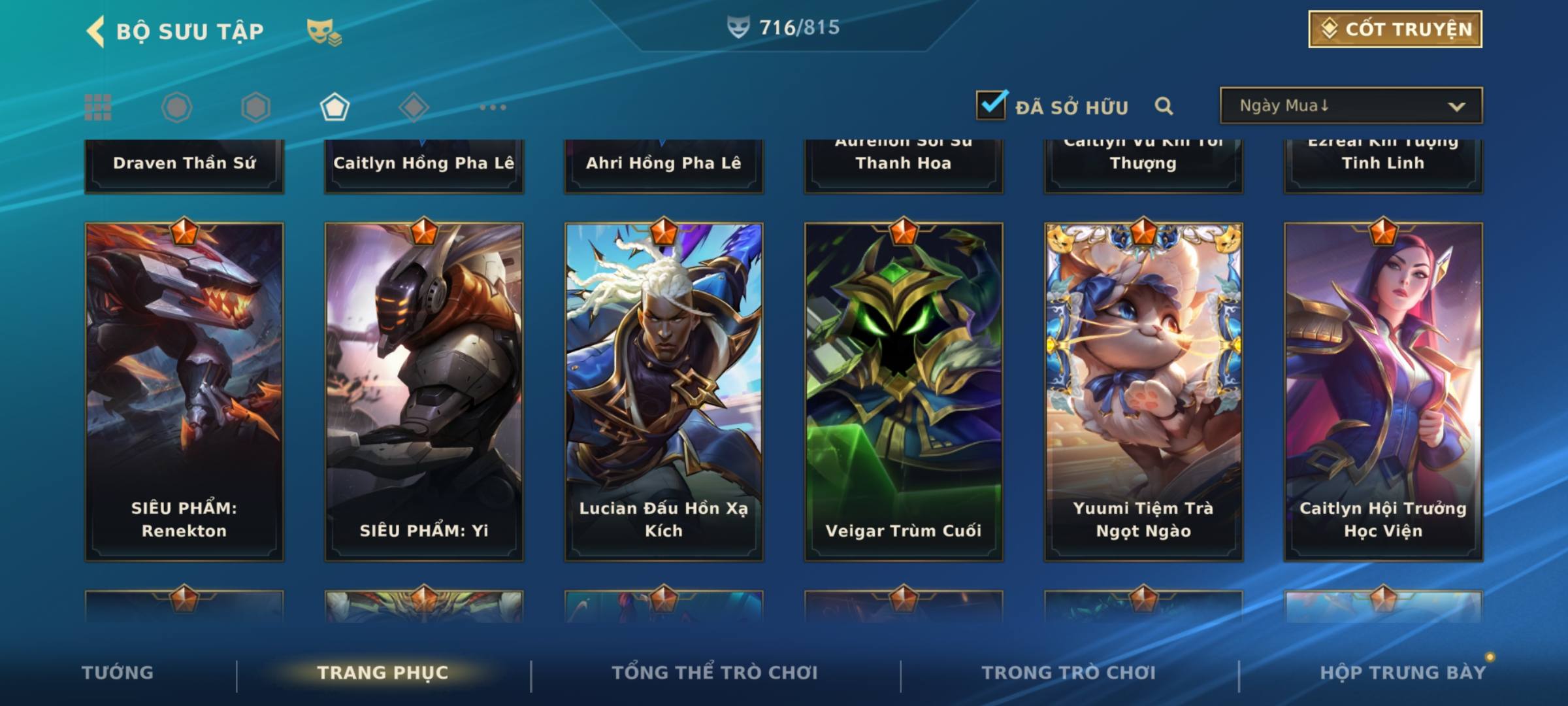View Lucian Đấu Hồn Xạ Kích skin
Viewport: 1568px width, 706px height.
point(664,392)
